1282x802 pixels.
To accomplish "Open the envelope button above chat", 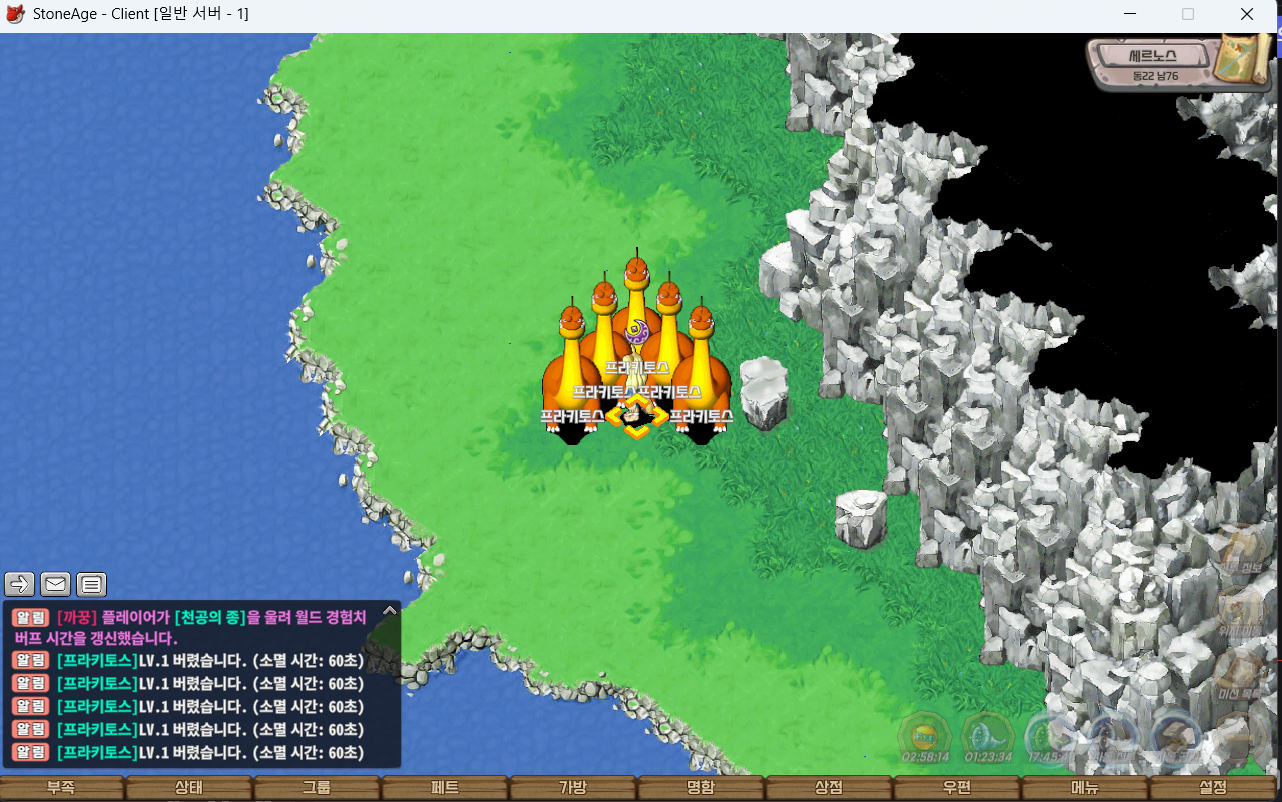I will [55, 584].
